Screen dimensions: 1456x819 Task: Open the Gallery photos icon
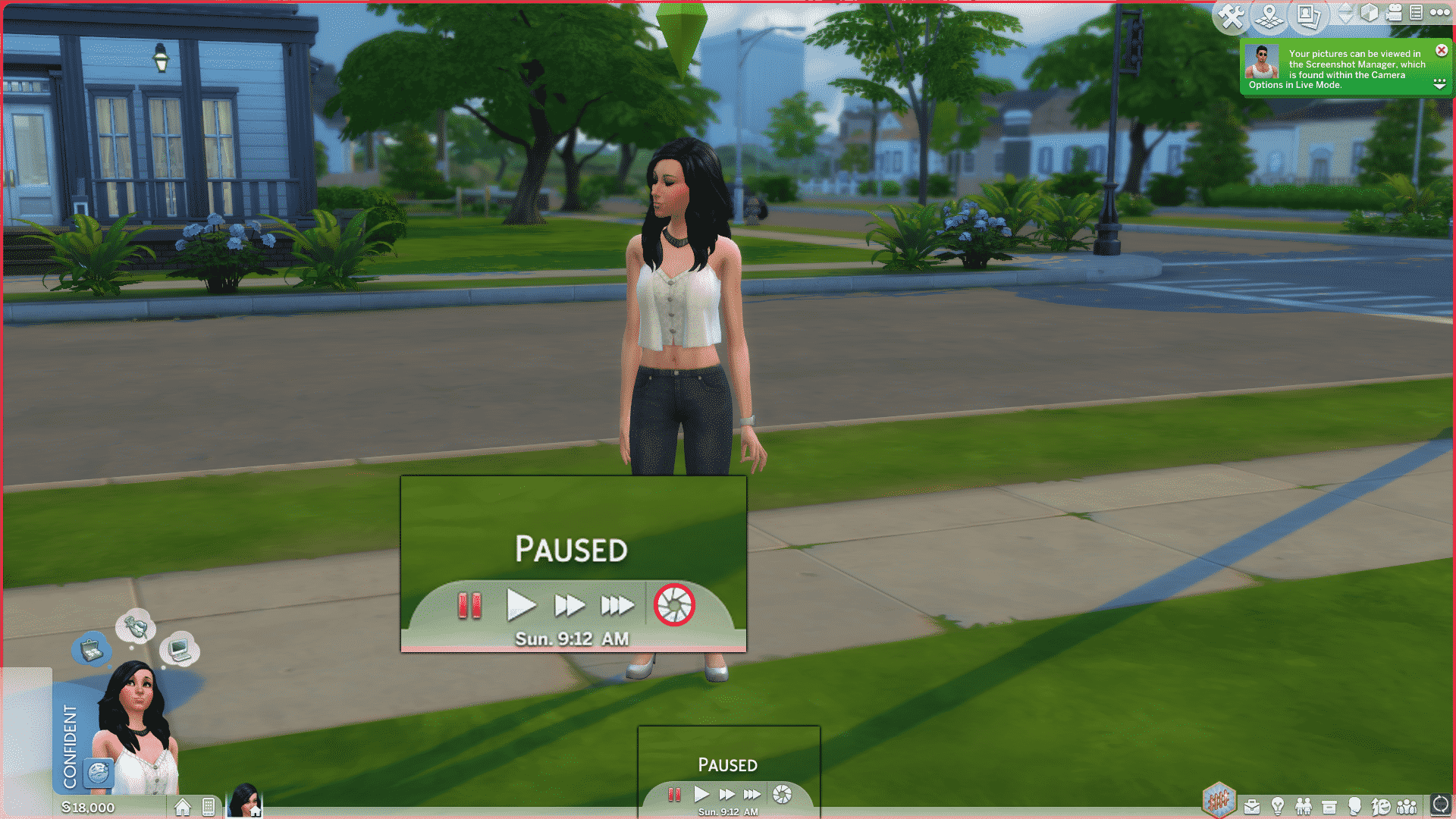1308,17
